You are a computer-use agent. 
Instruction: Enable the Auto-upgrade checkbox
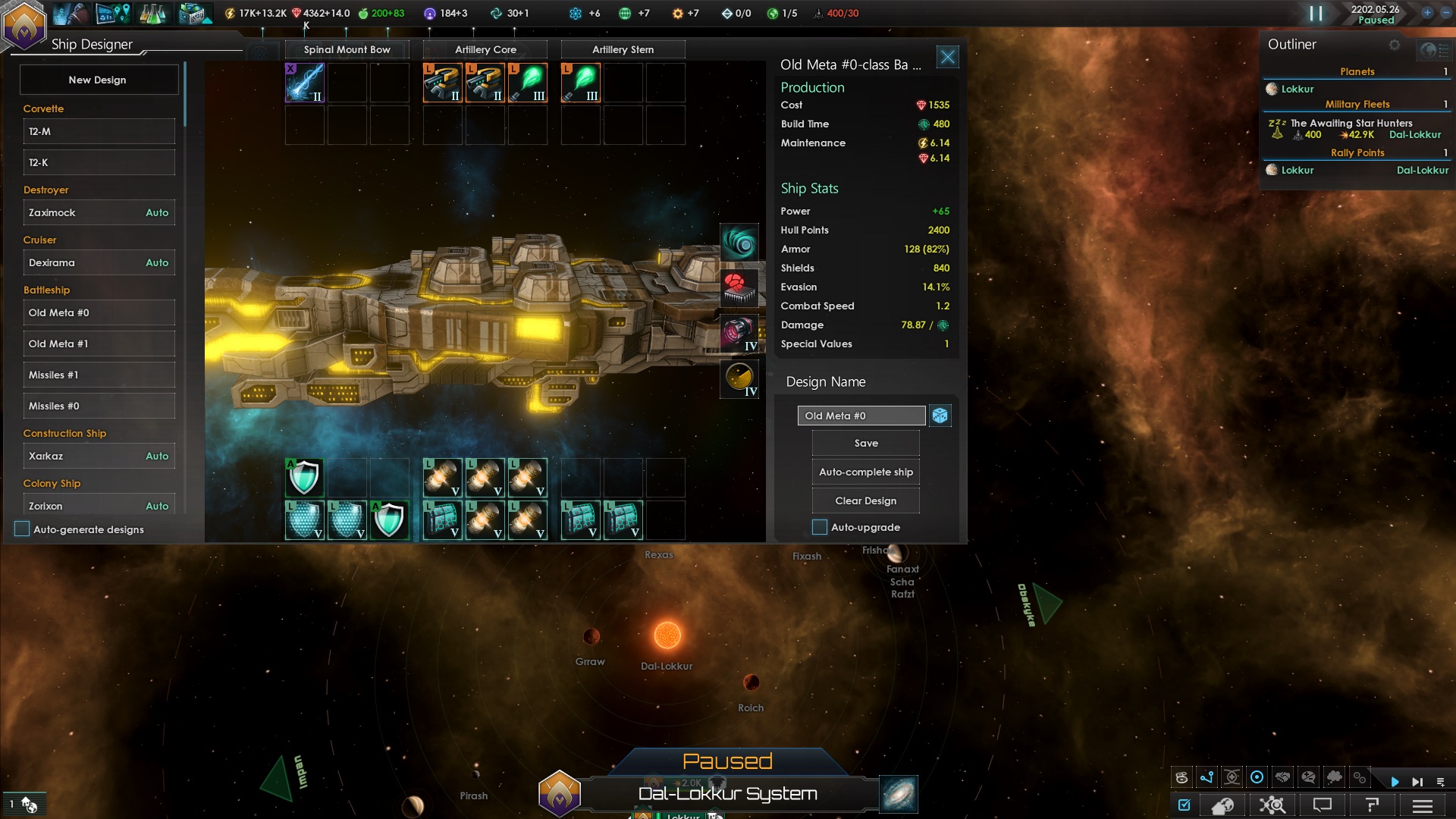820,527
